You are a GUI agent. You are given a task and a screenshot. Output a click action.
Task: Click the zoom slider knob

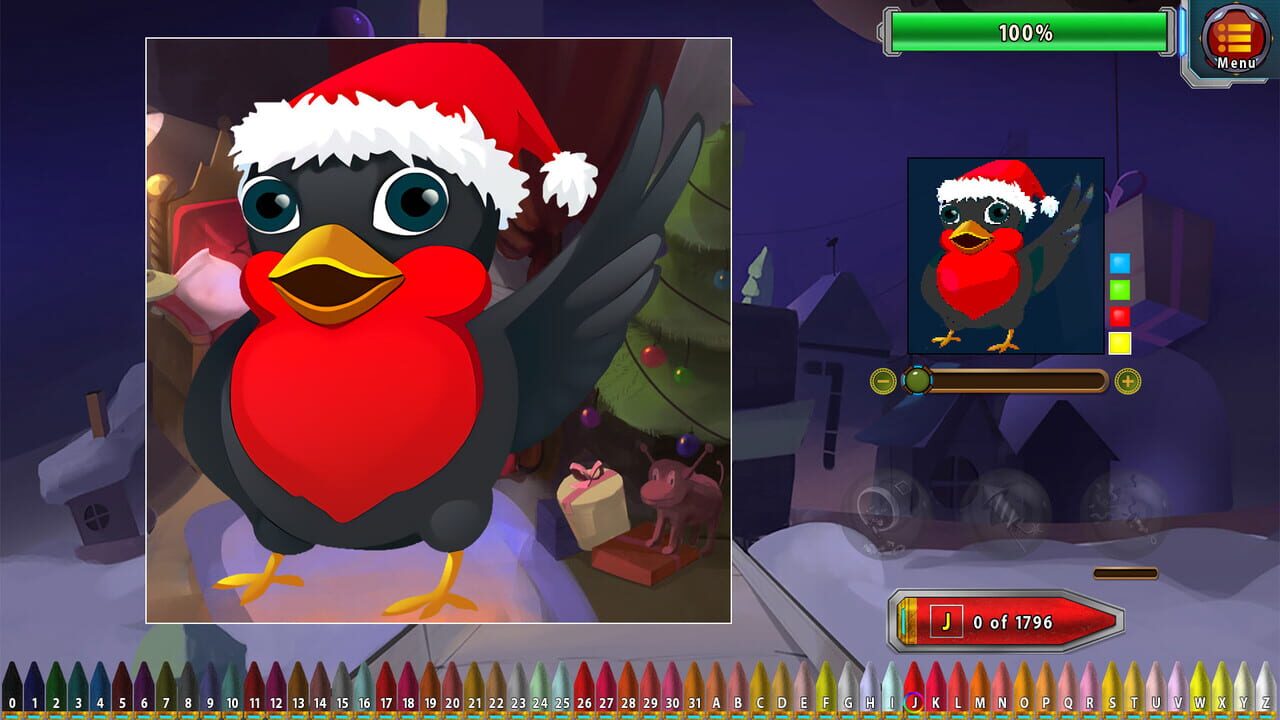tap(916, 380)
